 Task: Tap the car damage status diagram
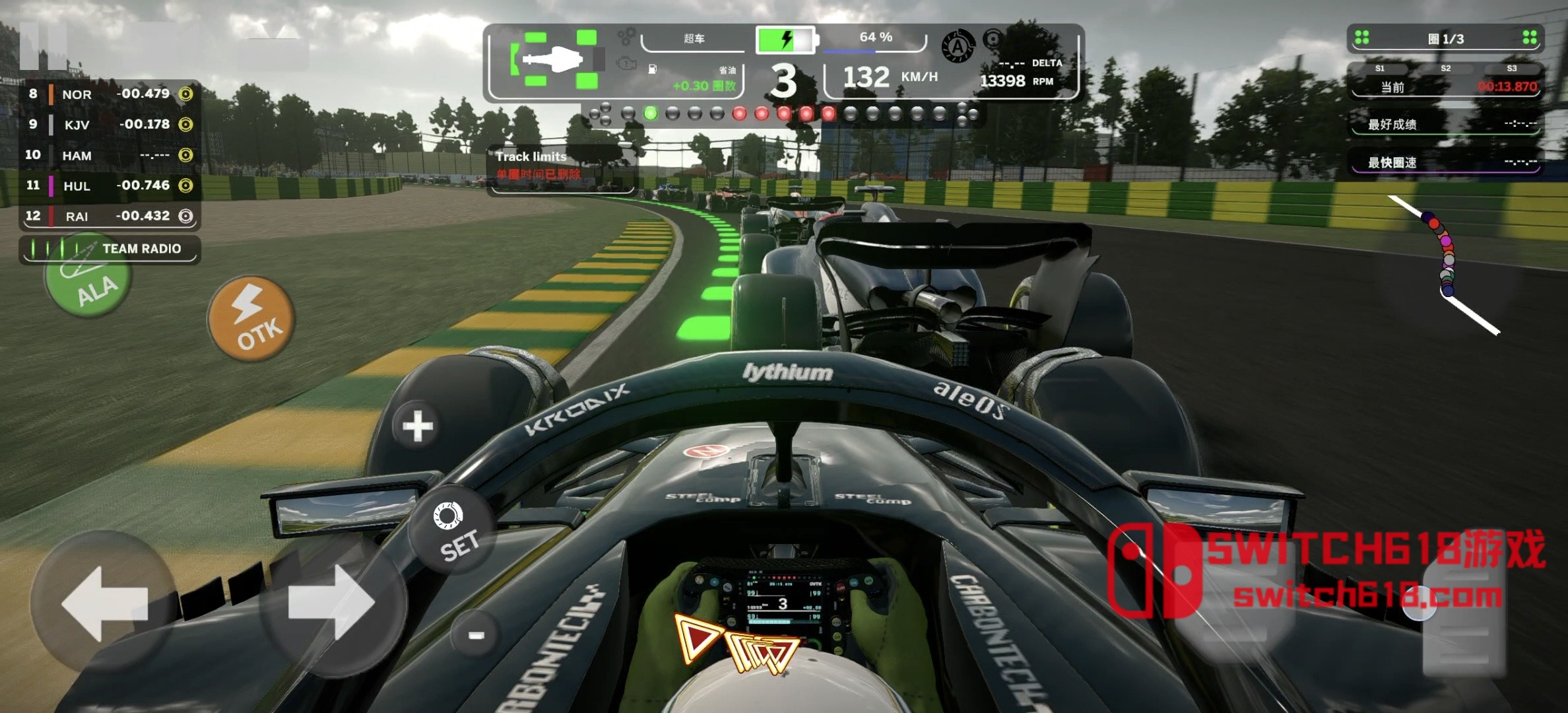coord(554,59)
